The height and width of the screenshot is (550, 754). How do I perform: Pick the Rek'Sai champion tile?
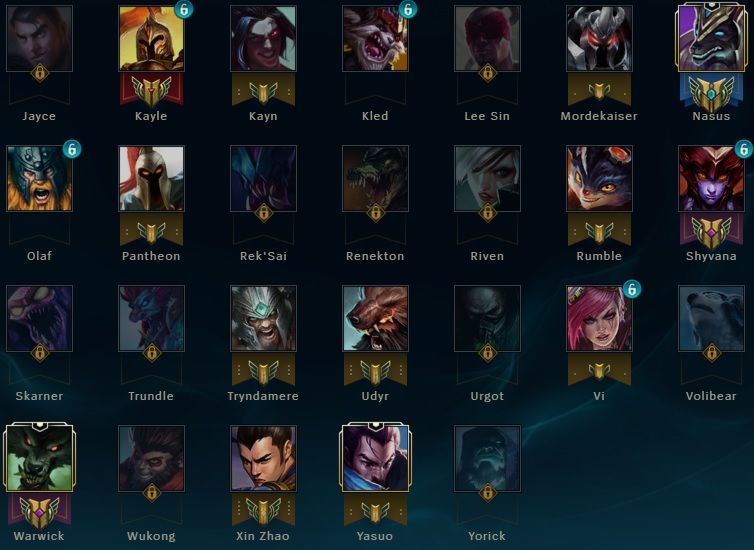pos(263,178)
